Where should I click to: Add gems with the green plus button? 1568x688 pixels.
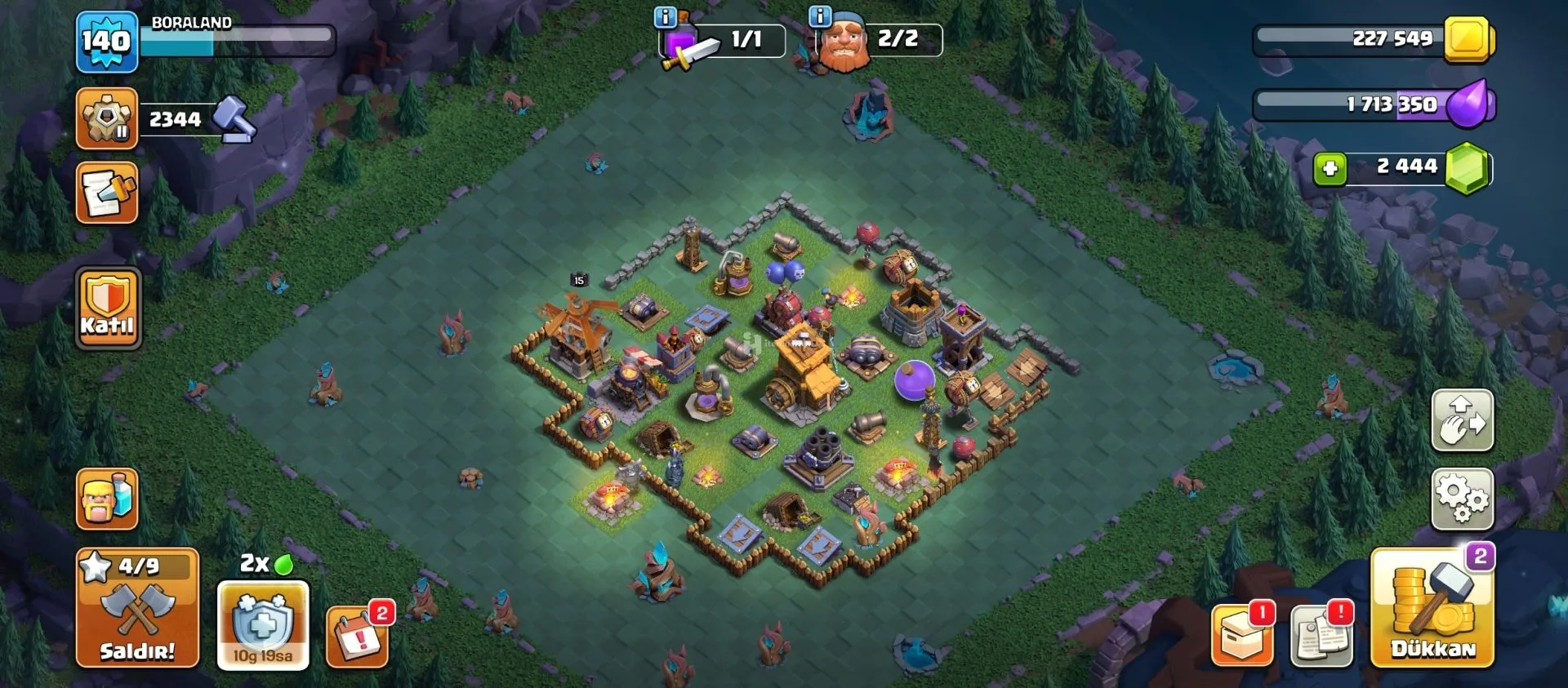[x=1330, y=169]
